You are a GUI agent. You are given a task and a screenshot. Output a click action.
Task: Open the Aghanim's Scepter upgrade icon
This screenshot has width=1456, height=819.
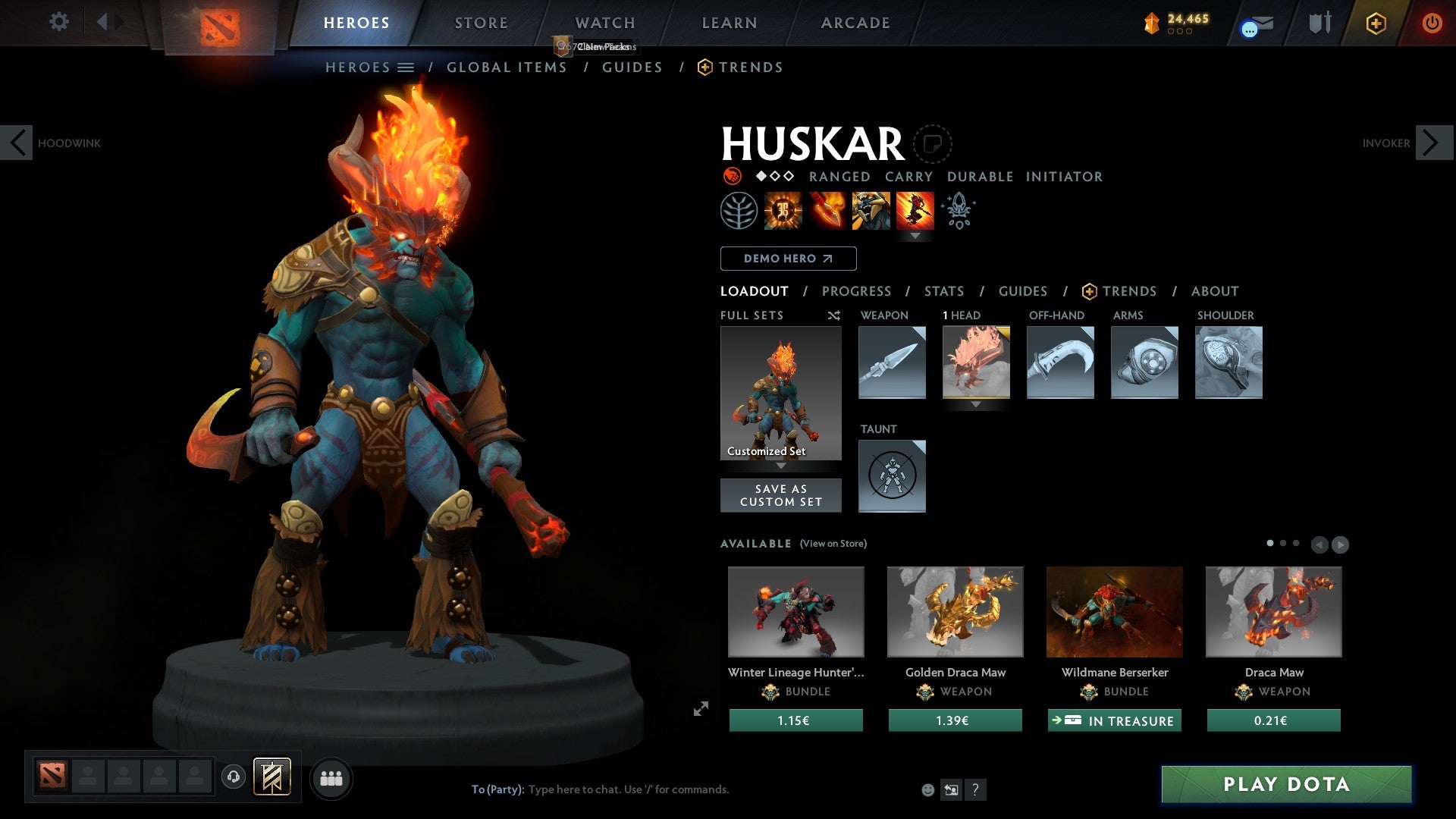coord(958,210)
